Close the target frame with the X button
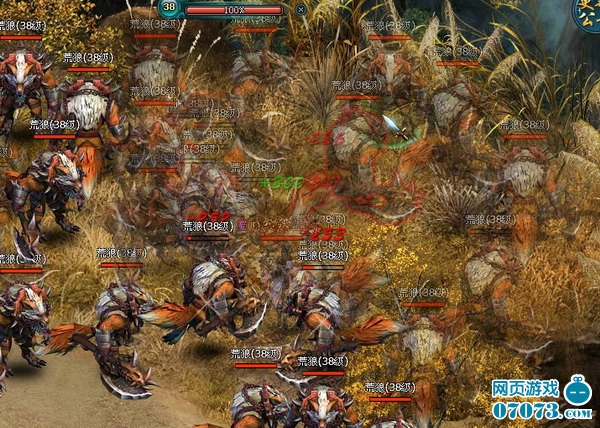This screenshot has width=600, height=428. point(301,9)
